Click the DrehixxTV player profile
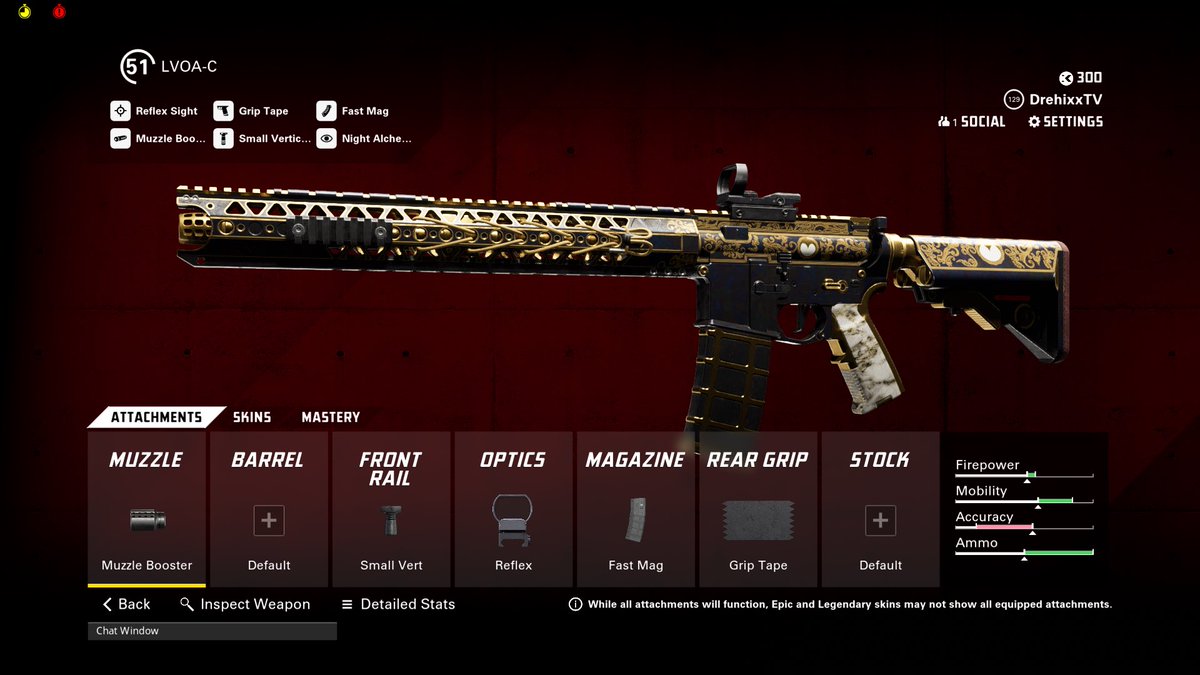Viewport: 1200px width, 675px height. (1053, 100)
